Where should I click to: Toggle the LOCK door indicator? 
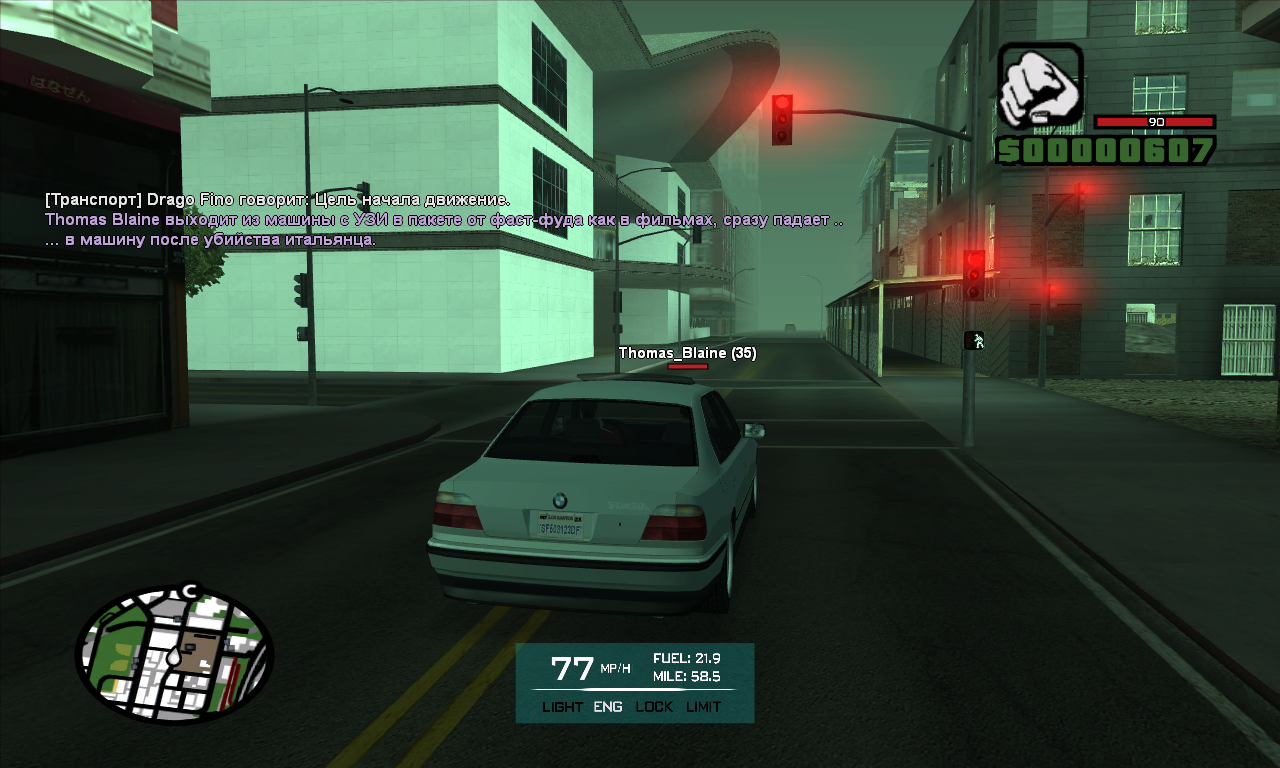pos(654,707)
